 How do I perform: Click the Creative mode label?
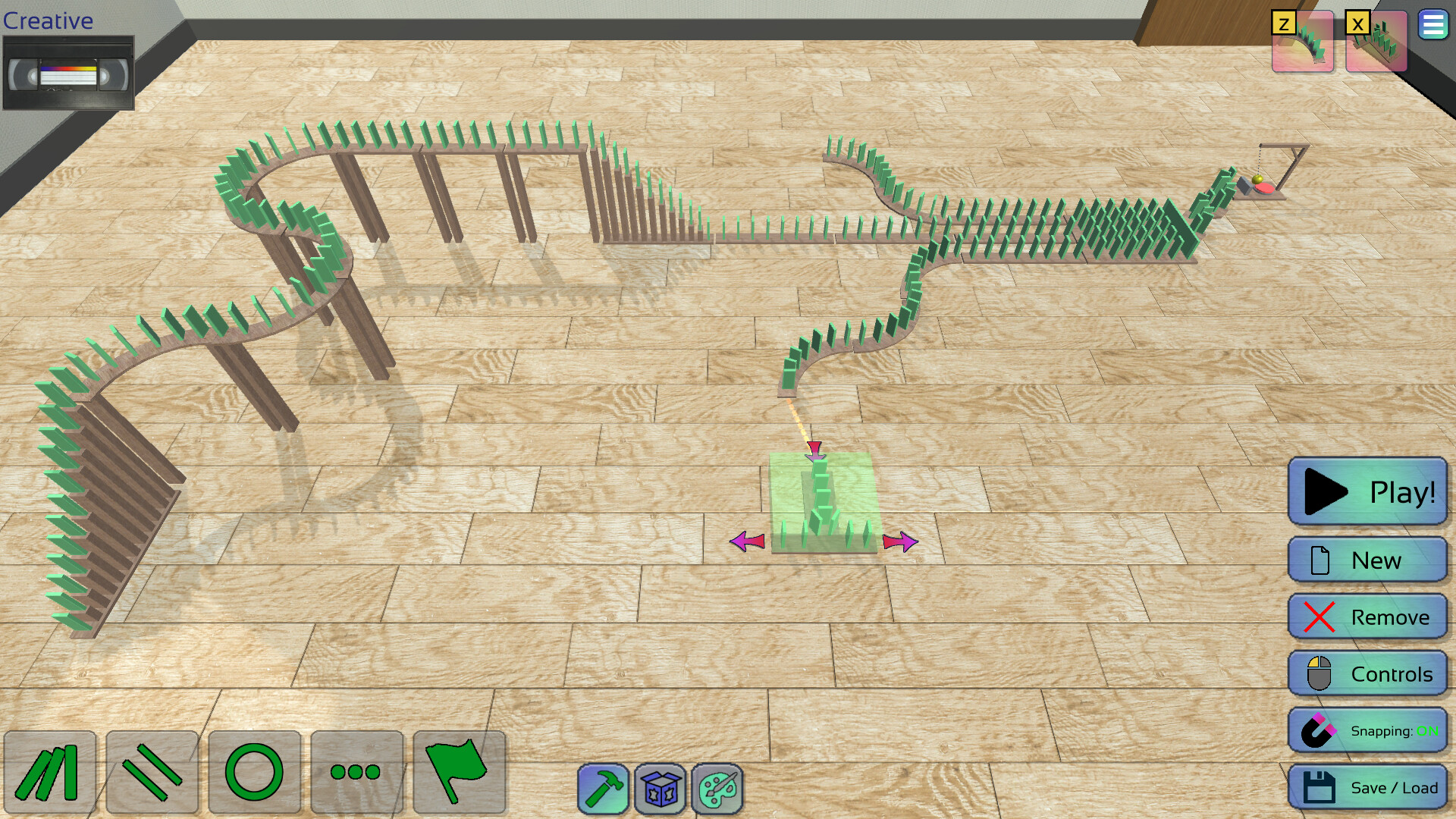click(x=47, y=21)
